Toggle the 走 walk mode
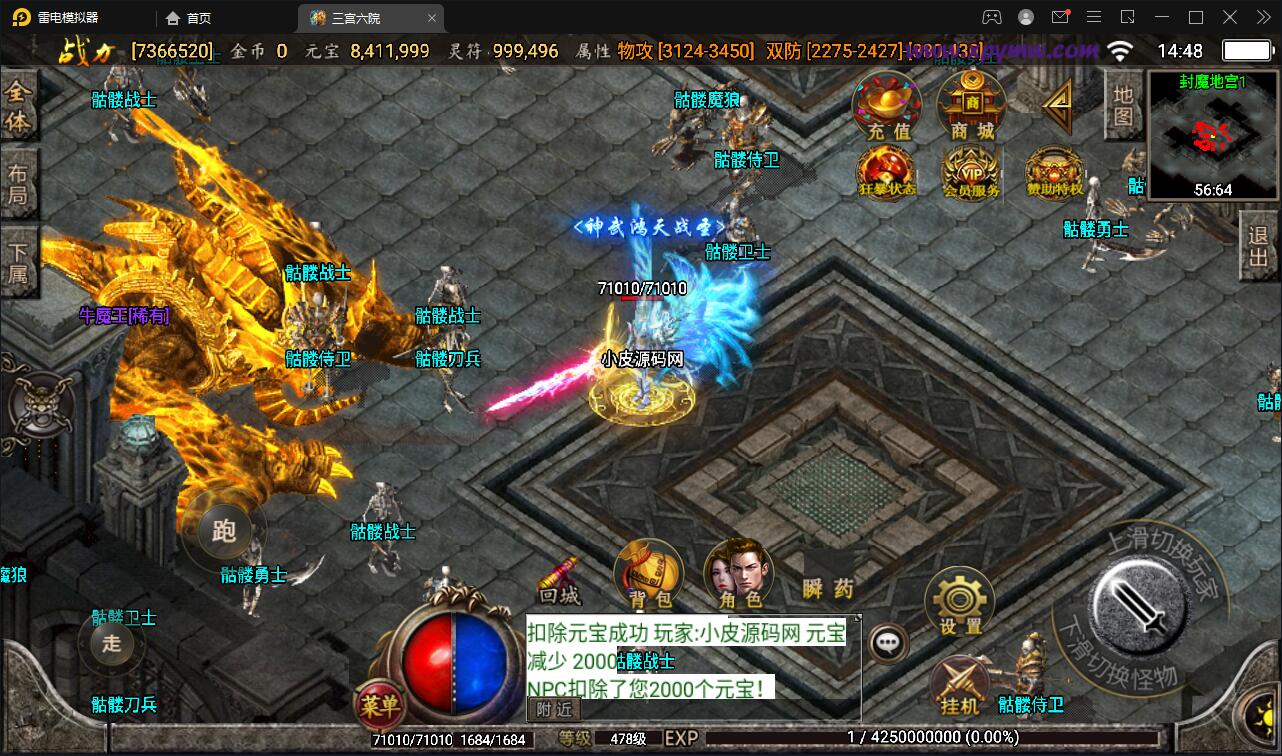1282x756 pixels. tap(111, 643)
